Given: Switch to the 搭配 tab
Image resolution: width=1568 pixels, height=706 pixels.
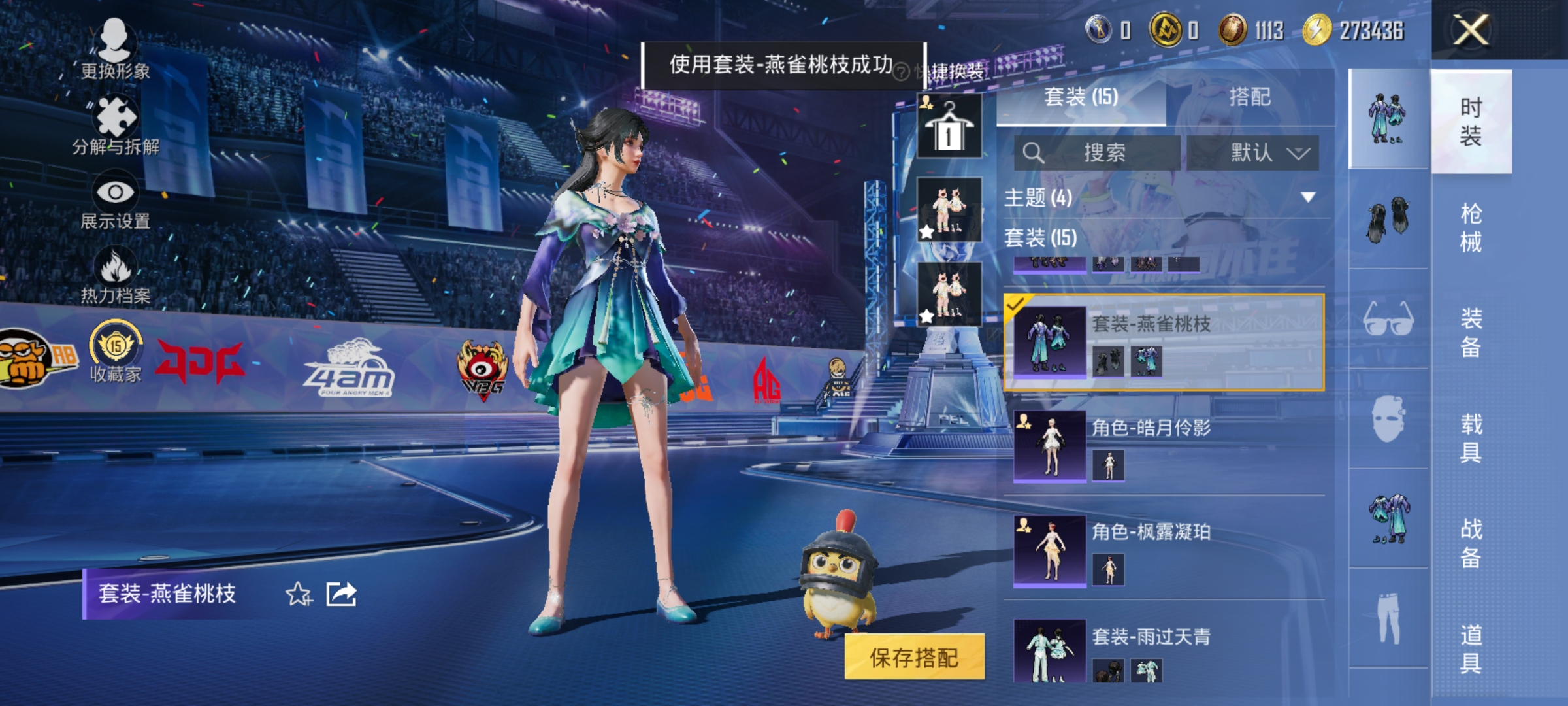Looking at the screenshot, I should (x=1250, y=97).
